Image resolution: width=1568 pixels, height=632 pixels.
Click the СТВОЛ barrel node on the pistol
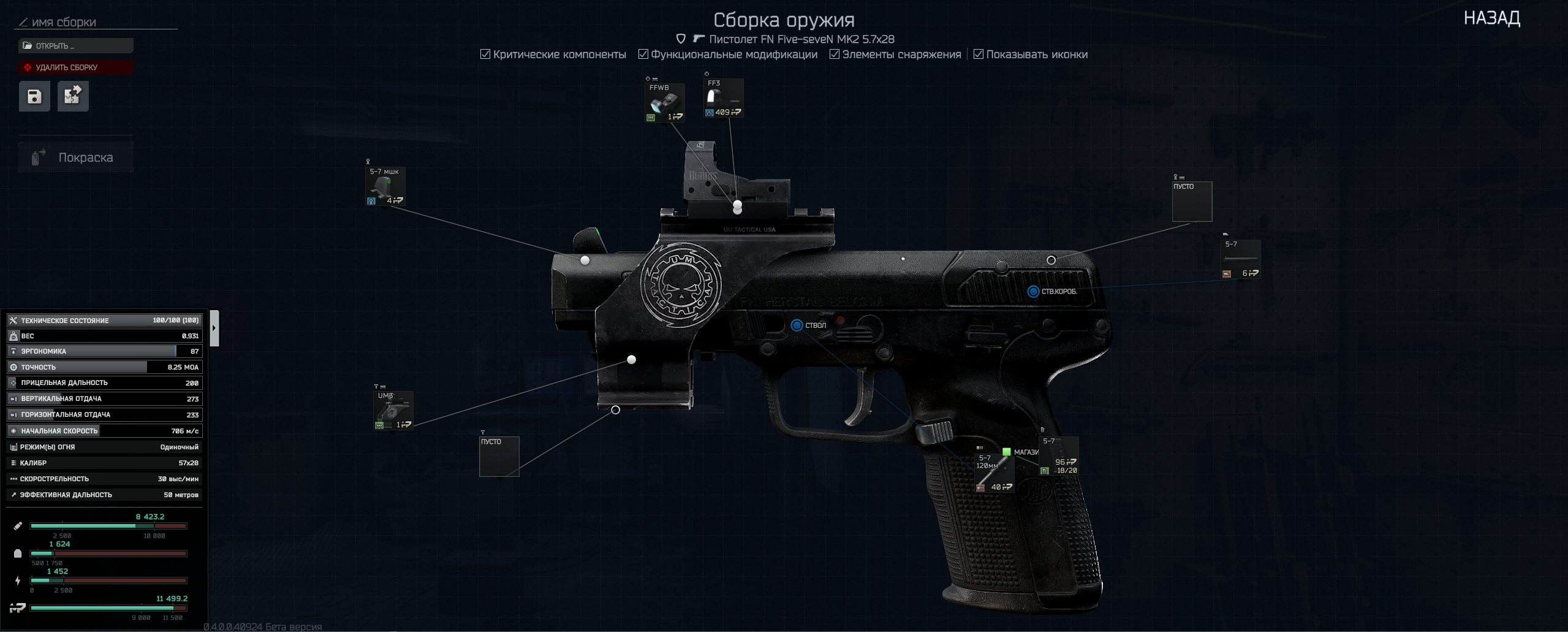click(797, 326)
